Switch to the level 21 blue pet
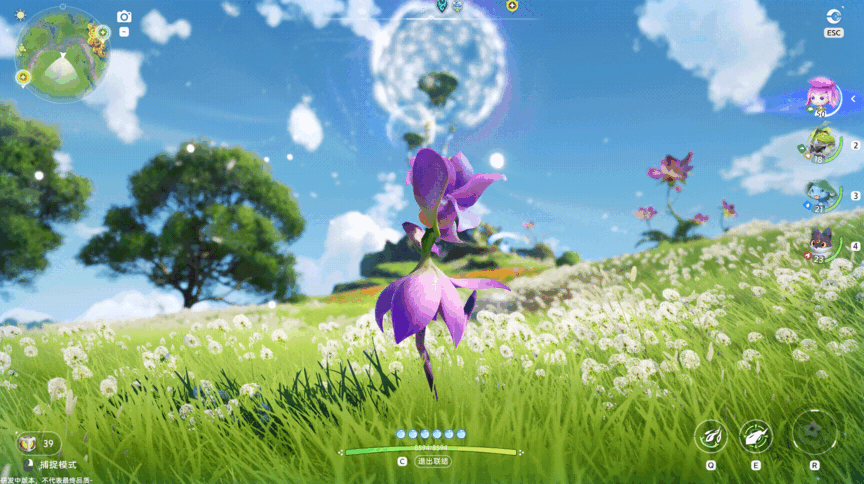 pos(821,193)
